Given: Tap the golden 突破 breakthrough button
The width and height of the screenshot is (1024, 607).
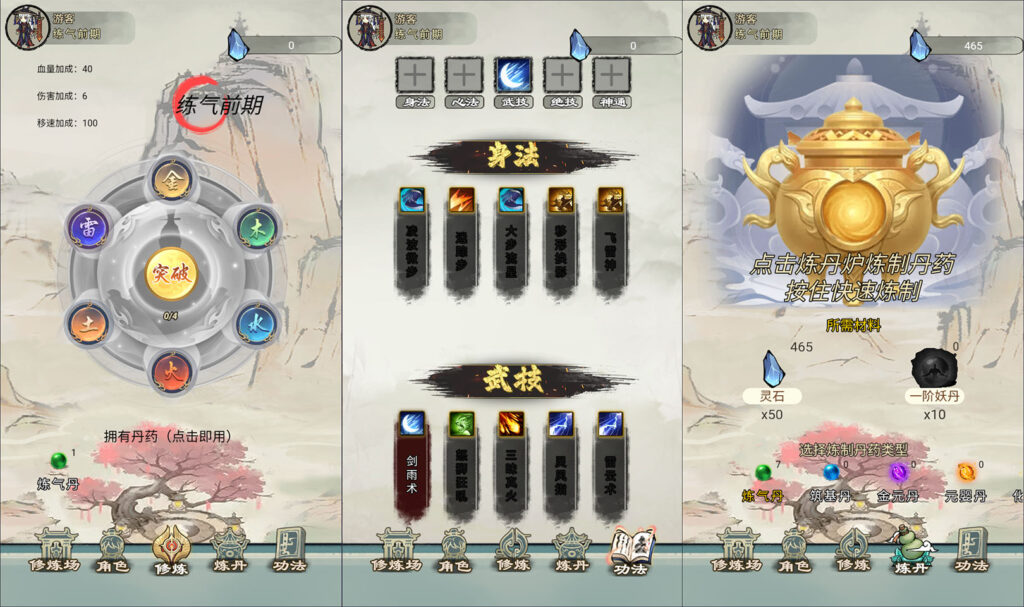Looking at the screenshot, I should [171, 274].
